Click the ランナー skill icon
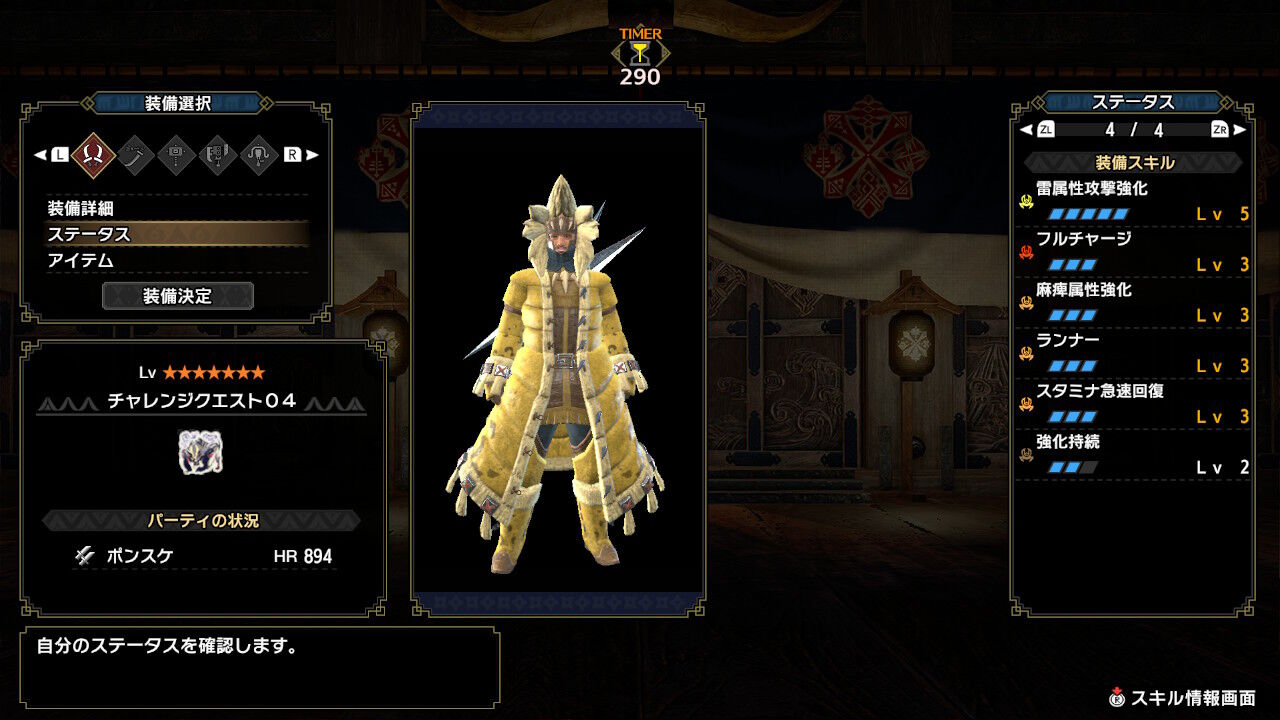1280x720 pixels. [x=1027, y=351]
